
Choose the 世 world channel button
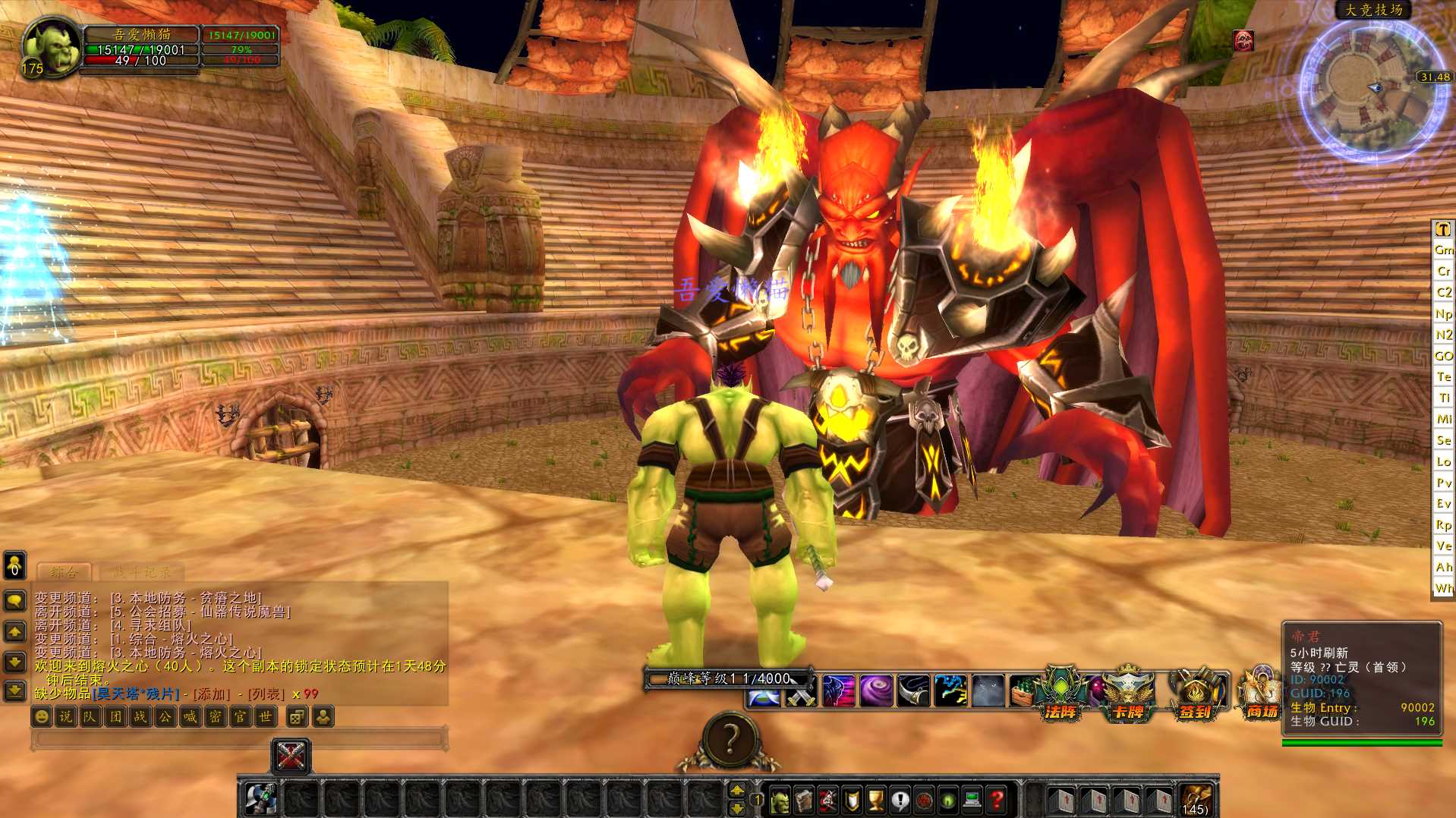click(x=265, y=716)
